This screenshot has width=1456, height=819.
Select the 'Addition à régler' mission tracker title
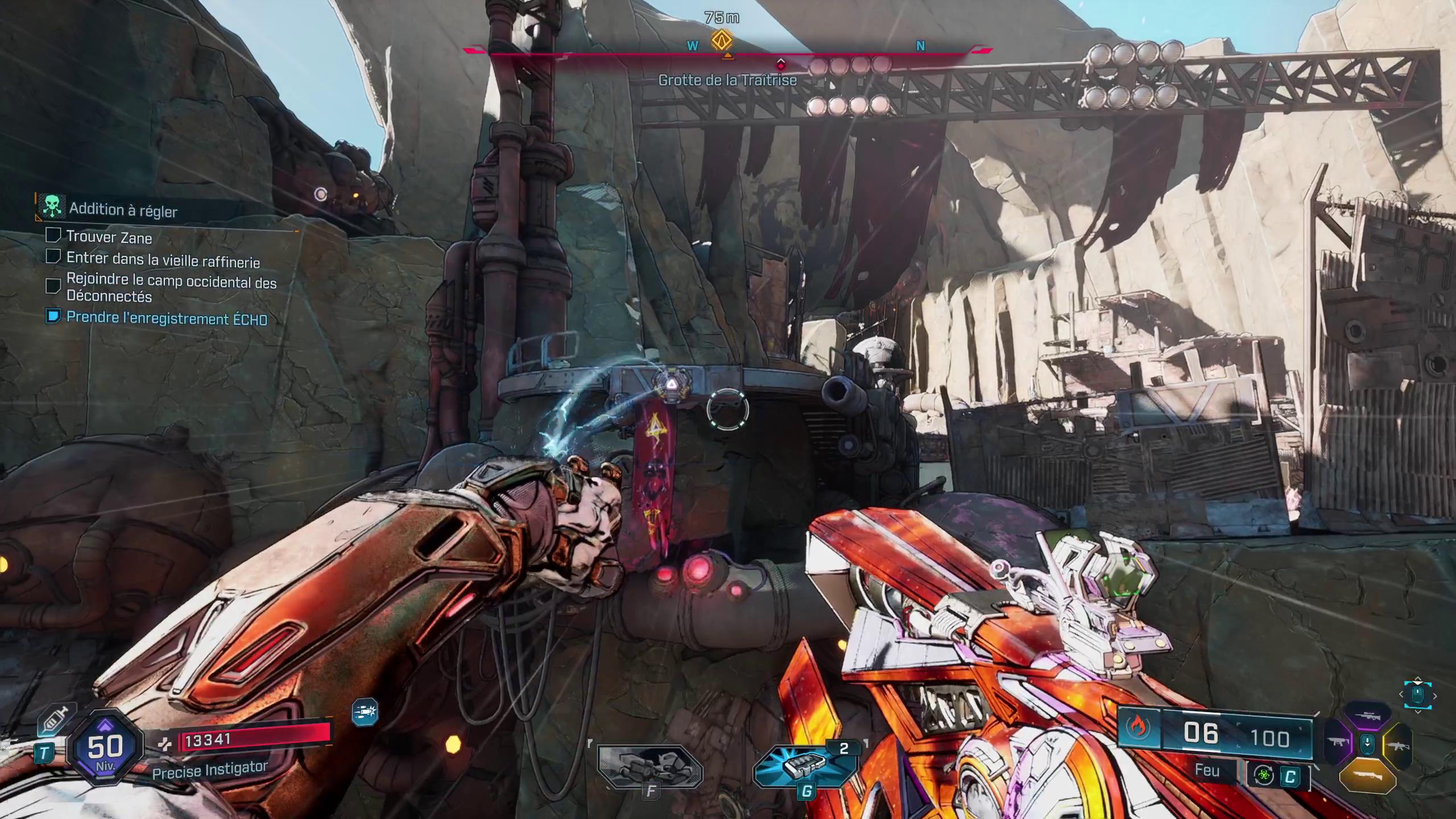pos(123,210)
